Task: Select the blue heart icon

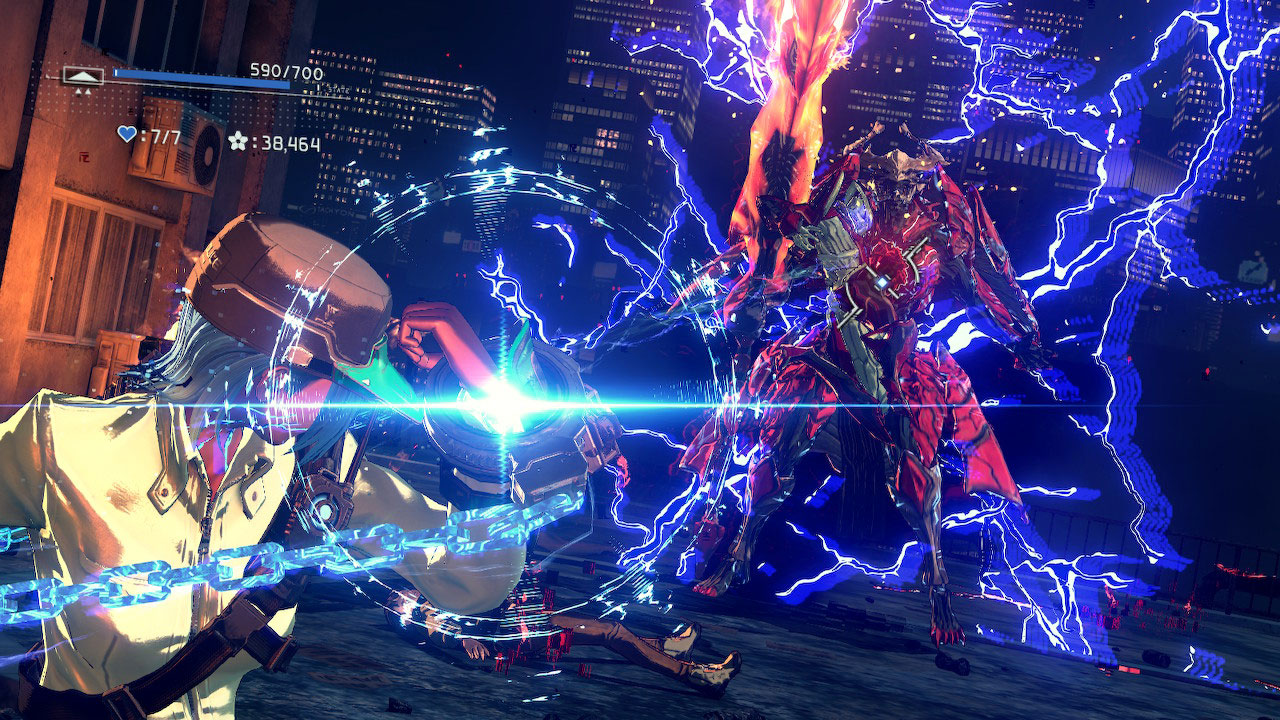Action: pyautogui.click(x=126, y=135)
